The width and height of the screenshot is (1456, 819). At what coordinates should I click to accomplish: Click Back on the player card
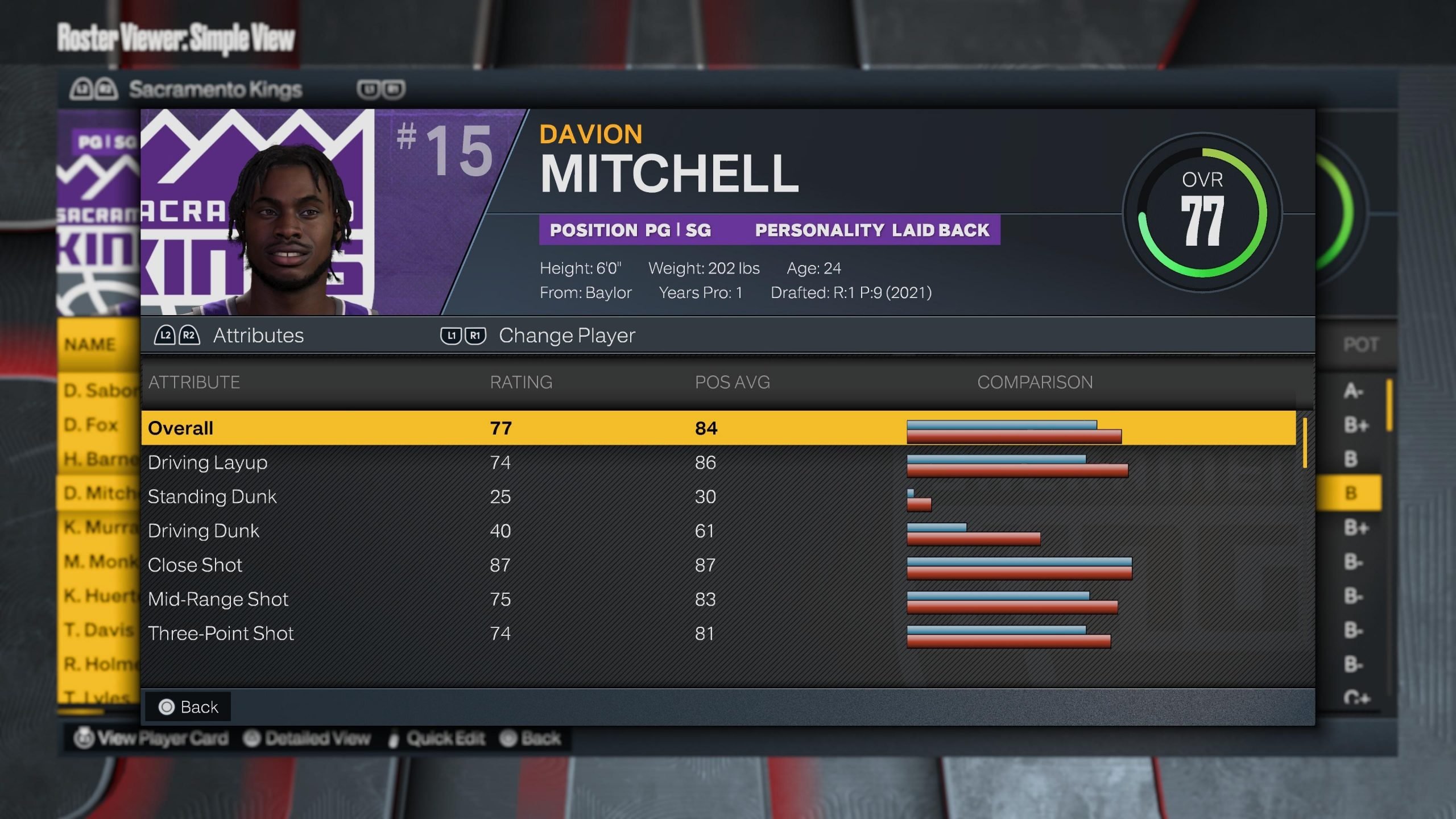click(189, 707)
